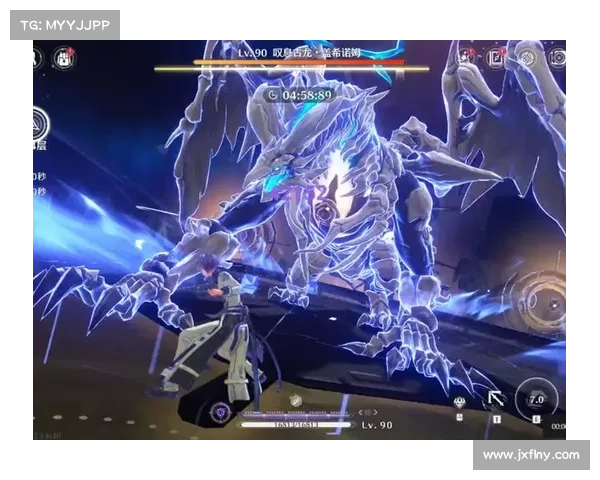Viewport: 600px width, 480px height.
Task: Click the purple emblem beside the health bar
Action: point(220,411)
